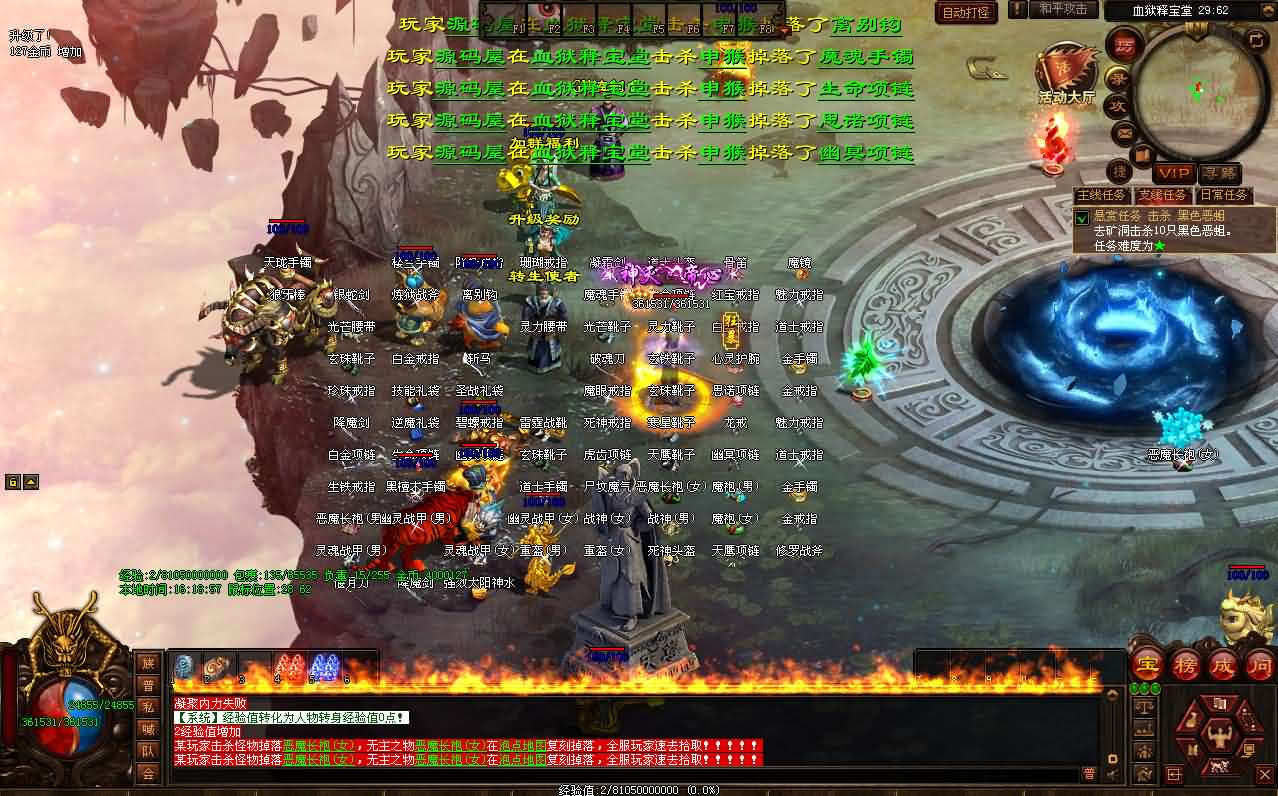Open the 宝 treasure round button
1278x796 pixels.
[1147, 664]
